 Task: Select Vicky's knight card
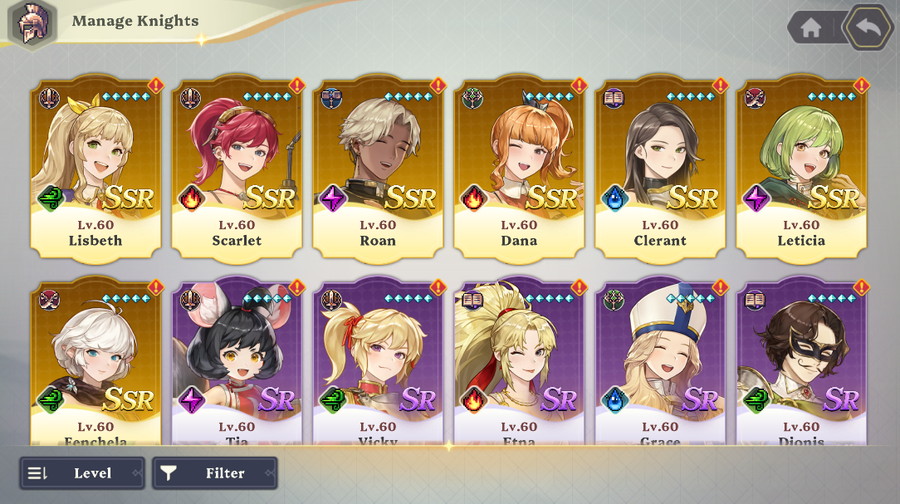click(x=378, y=362)
